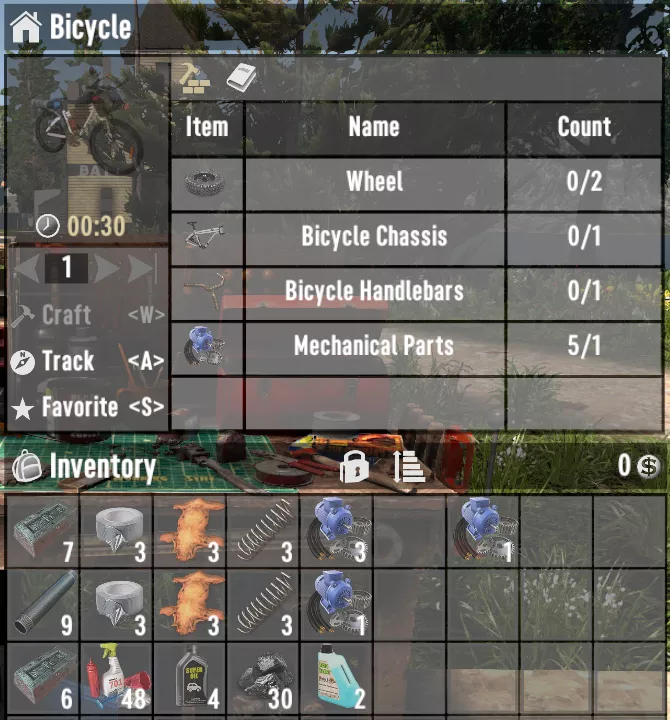Switch to the book description tab
670x720 pixels.
point(242,77)
